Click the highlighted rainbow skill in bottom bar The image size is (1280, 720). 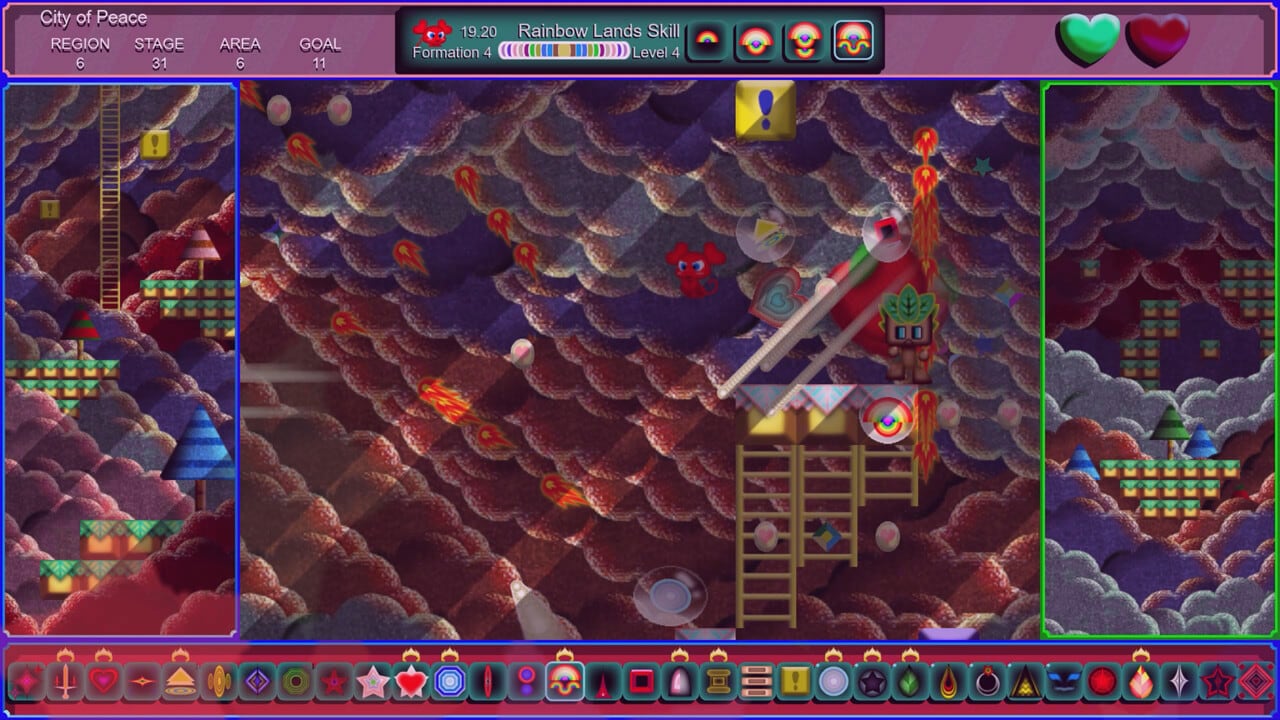tap(565, 682)
